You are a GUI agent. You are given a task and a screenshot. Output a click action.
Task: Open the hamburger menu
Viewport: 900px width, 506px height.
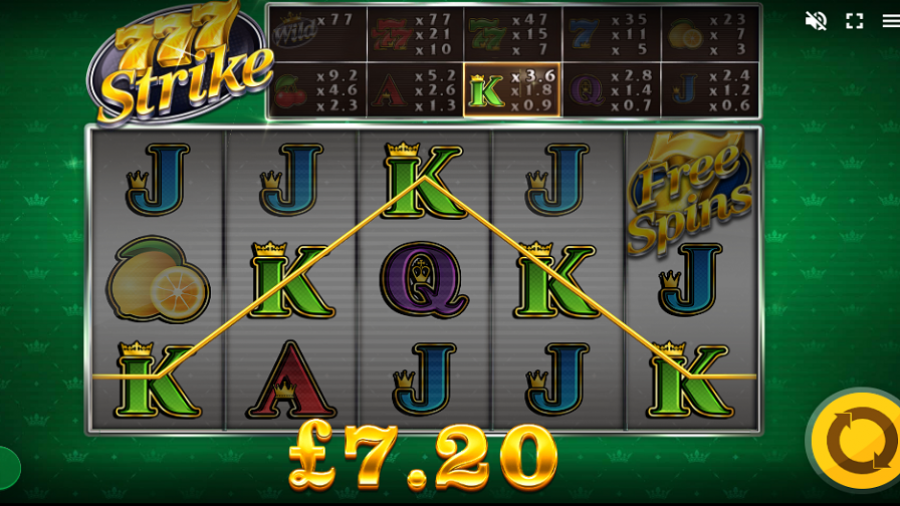pyautogui.click(x=890, y=21)
